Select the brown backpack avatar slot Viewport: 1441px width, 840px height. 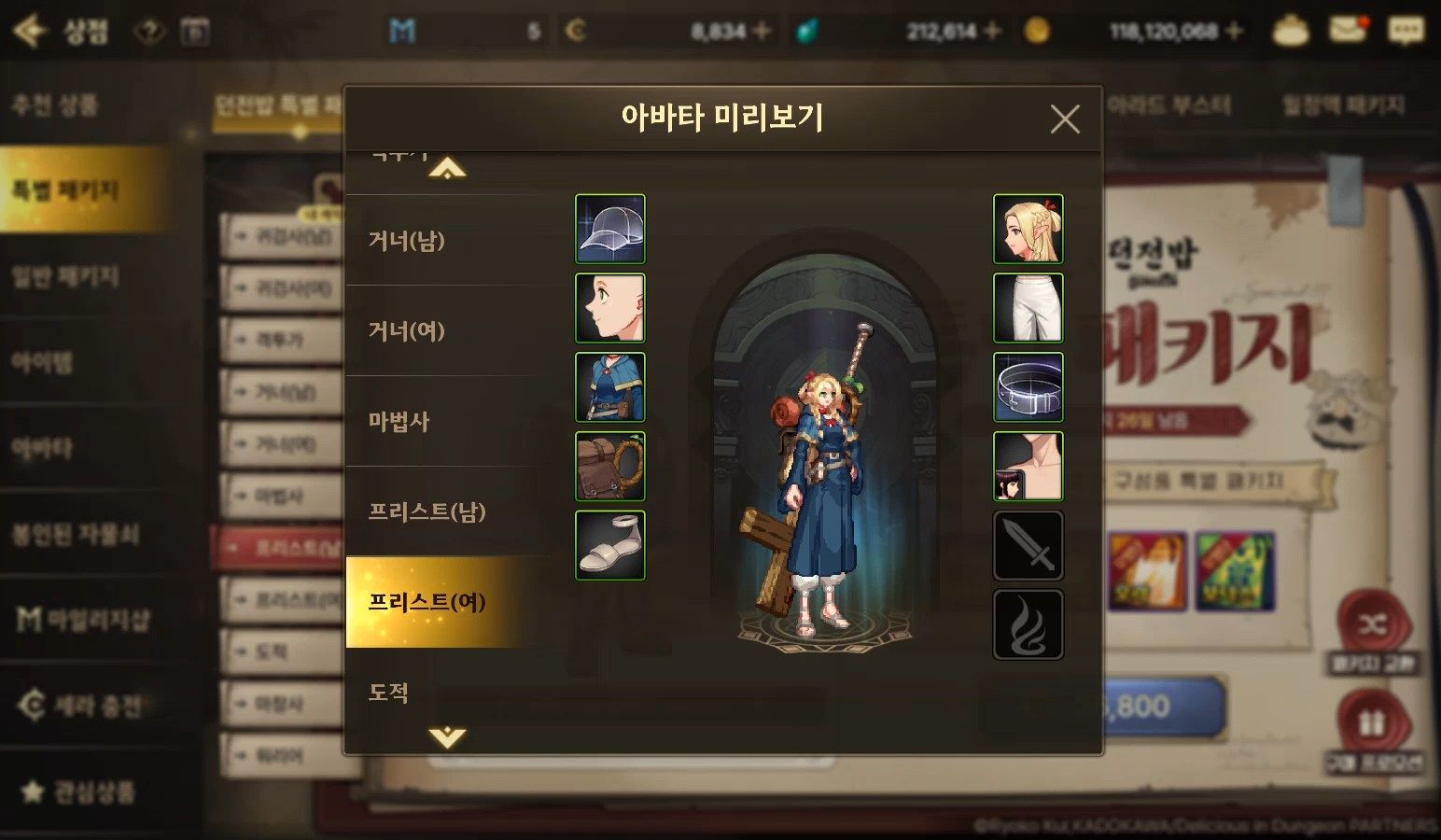click(x=610, y=466)
